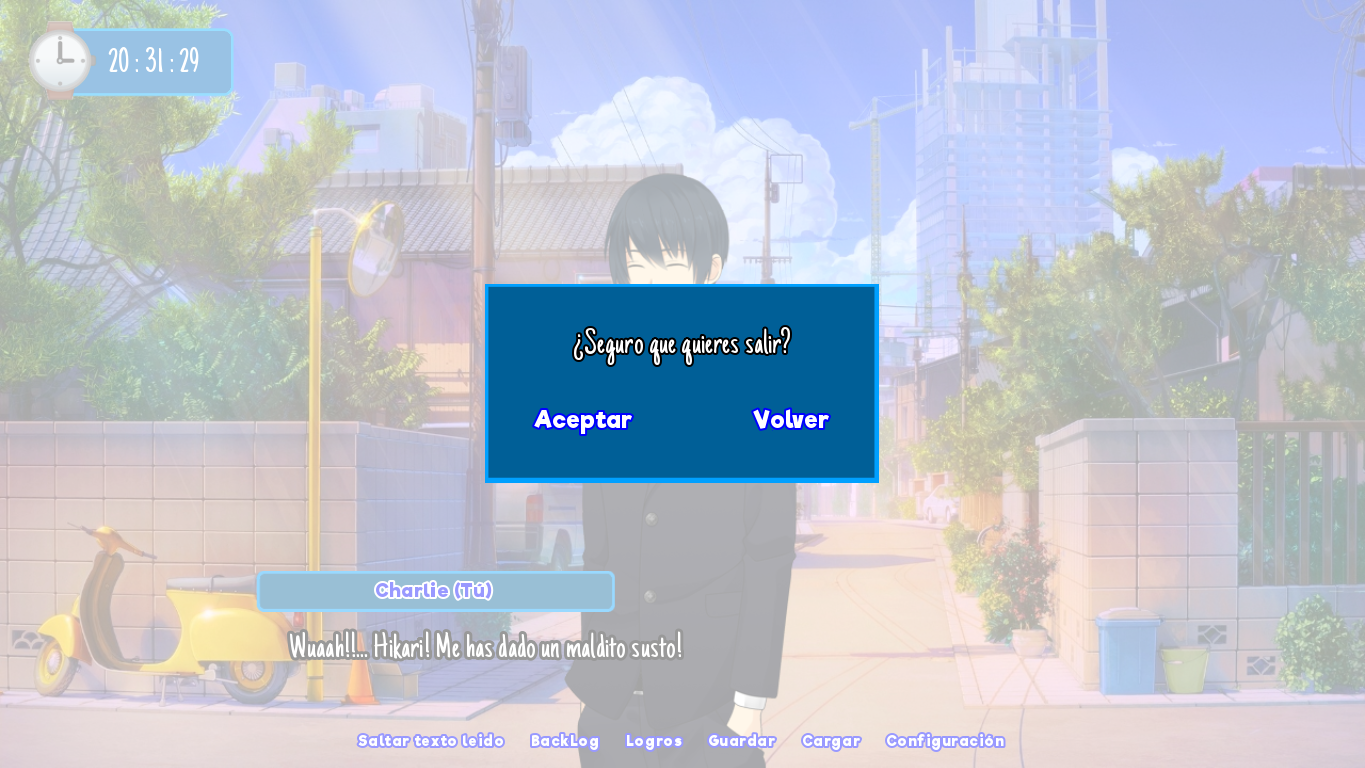Confirm exit with Aceptar
The height and width of the screenshot is (768, 1365).
583,420
